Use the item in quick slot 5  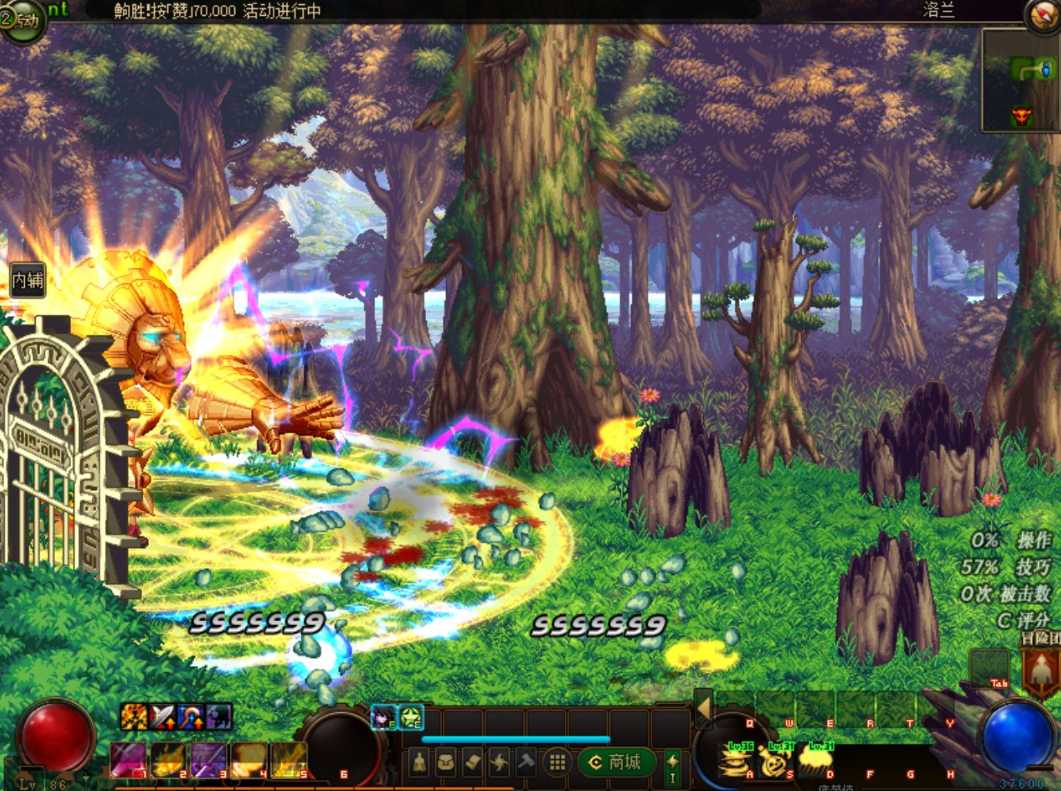tap(289, 761)
